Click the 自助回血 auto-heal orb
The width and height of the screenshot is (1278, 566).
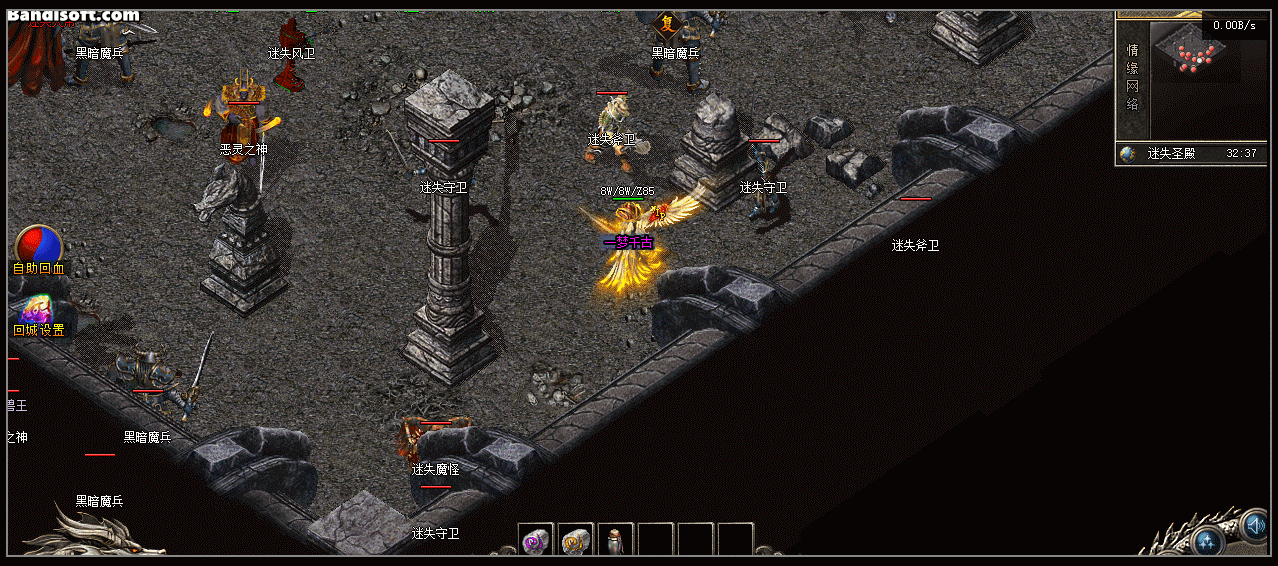pyautogui.click(x=39, y=246)
